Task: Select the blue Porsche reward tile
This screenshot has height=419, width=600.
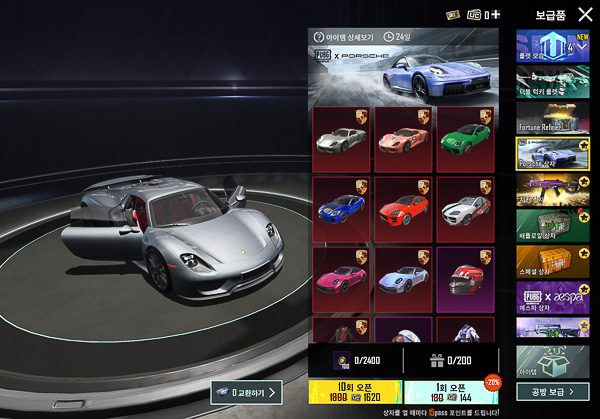Action: (341, 208)
